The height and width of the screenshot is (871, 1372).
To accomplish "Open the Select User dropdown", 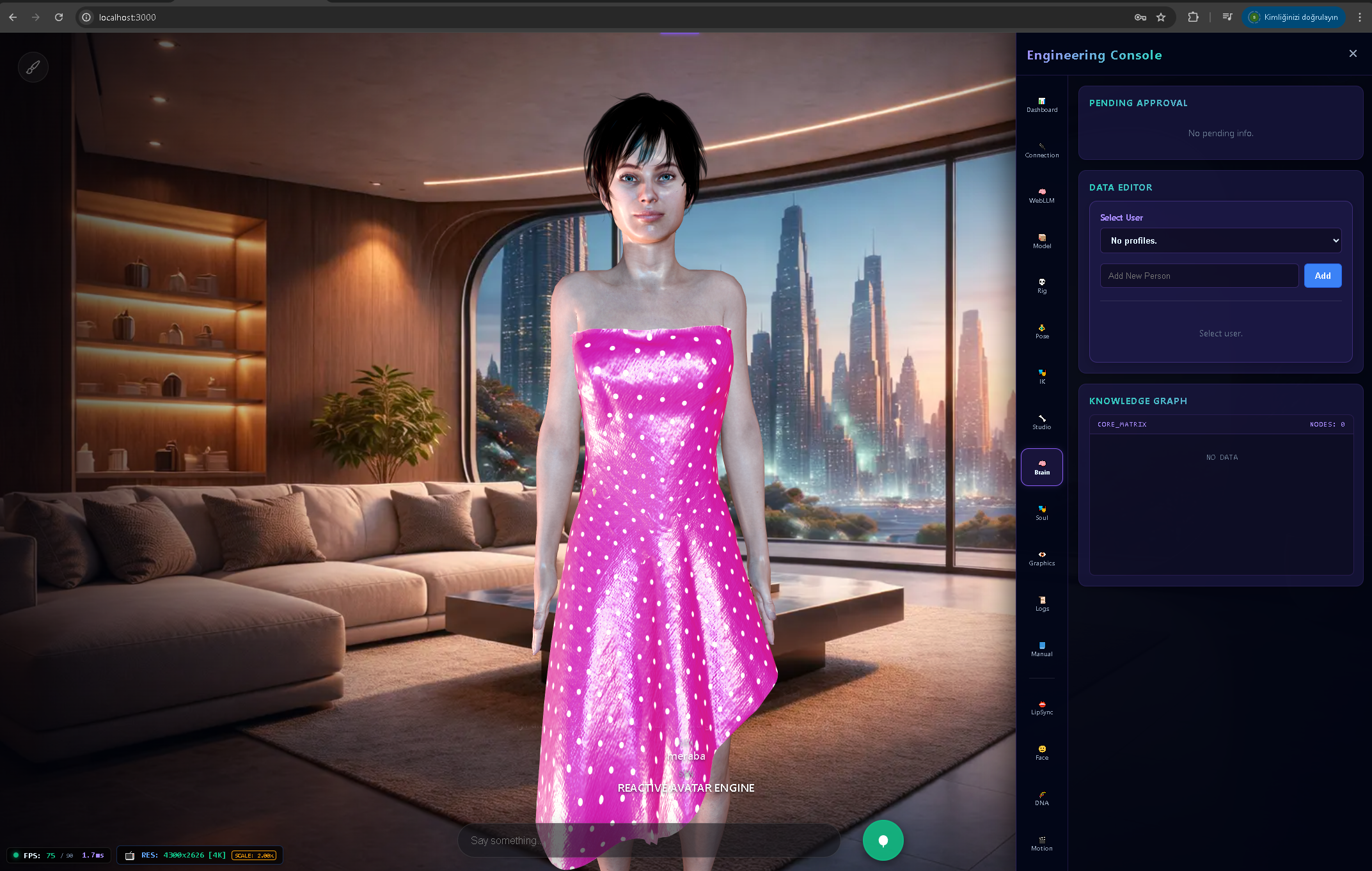I will click(1220, 240).
